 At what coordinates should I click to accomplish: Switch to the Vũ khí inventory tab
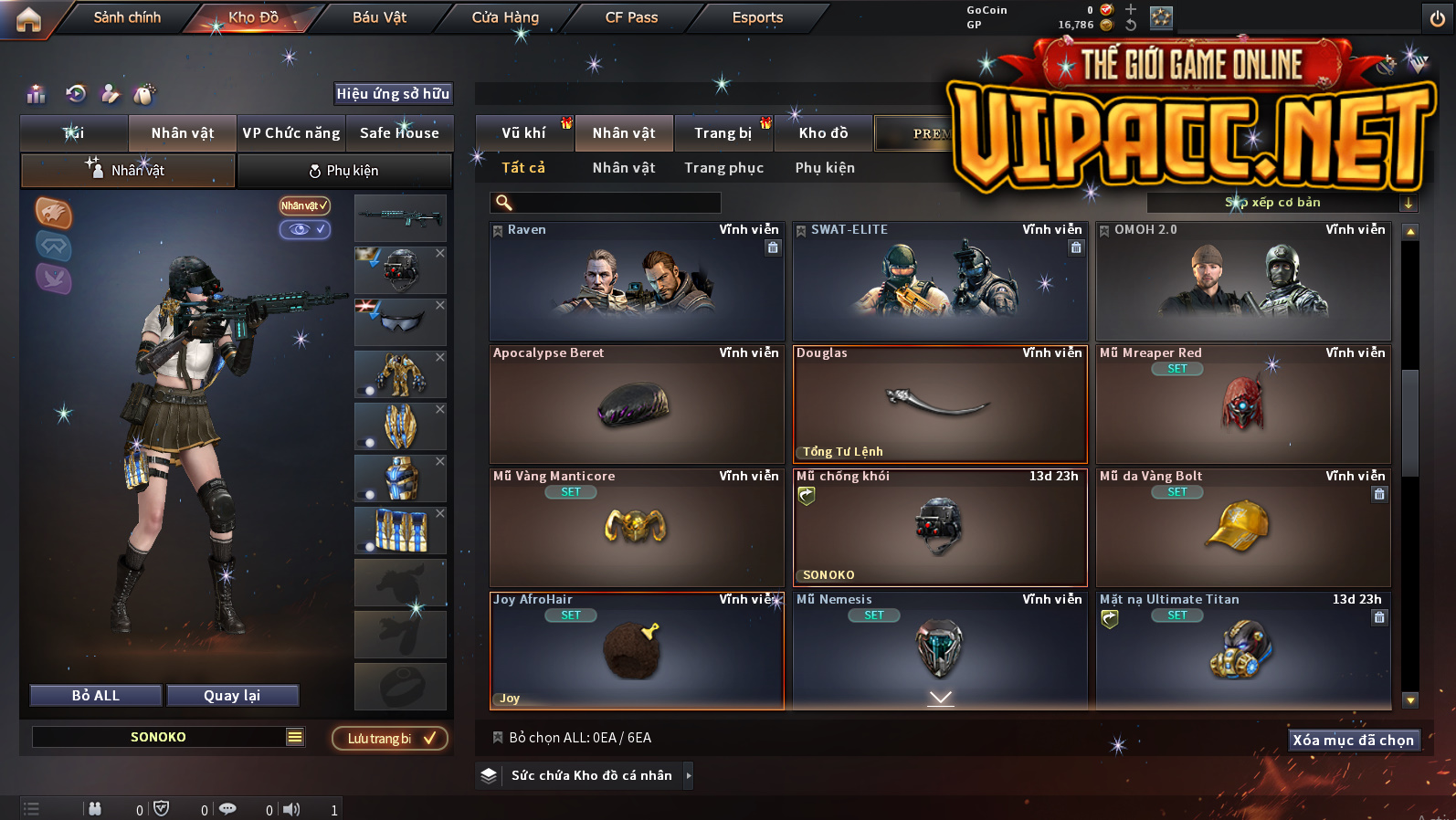pos(523,133)
